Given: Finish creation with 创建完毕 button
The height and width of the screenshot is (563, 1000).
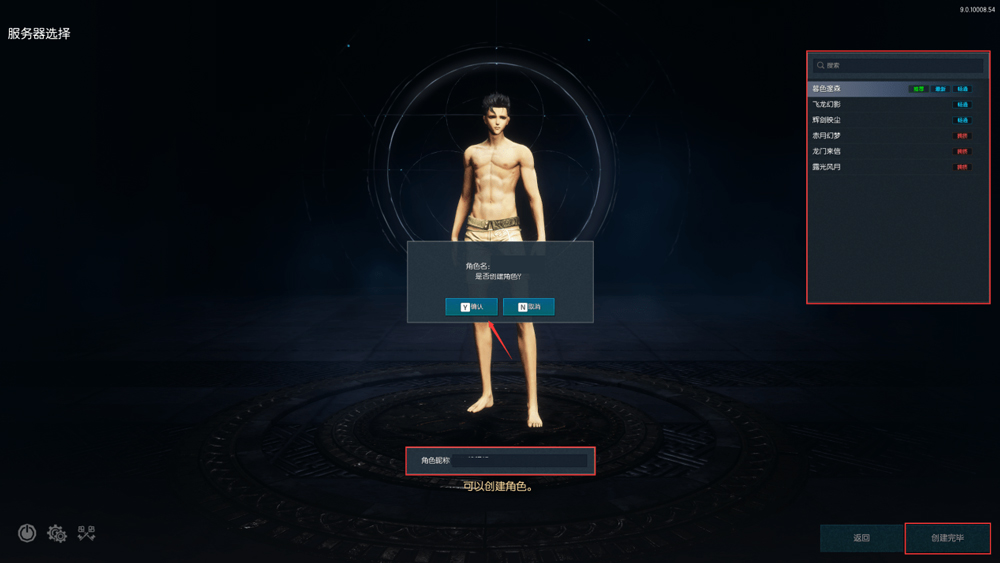Looking at the screenshot, I should pos(947,538).
